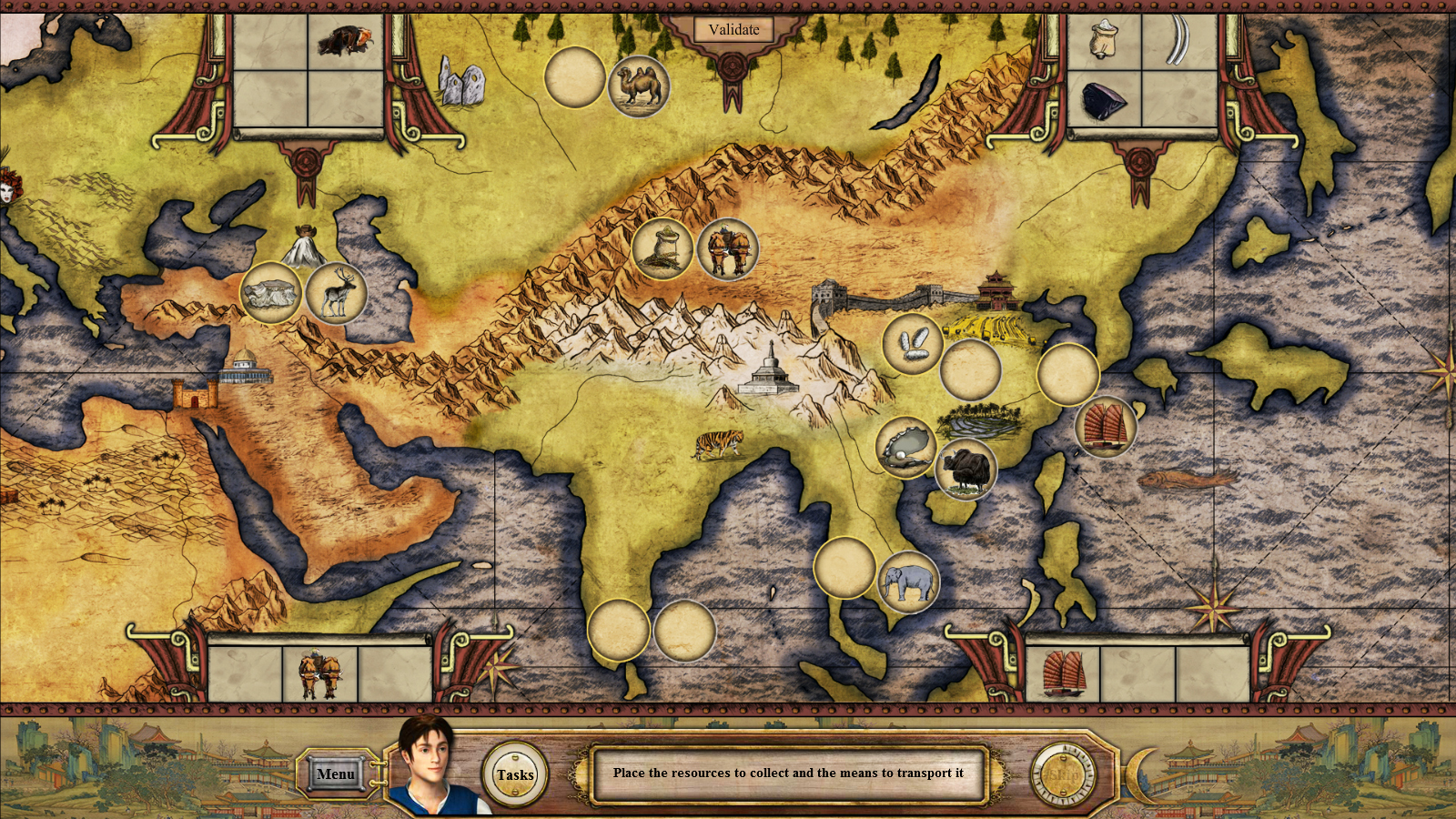1456x819 pixels.
Task: Open the Menu from the bottom bar
Action: [x=336, y=772]
